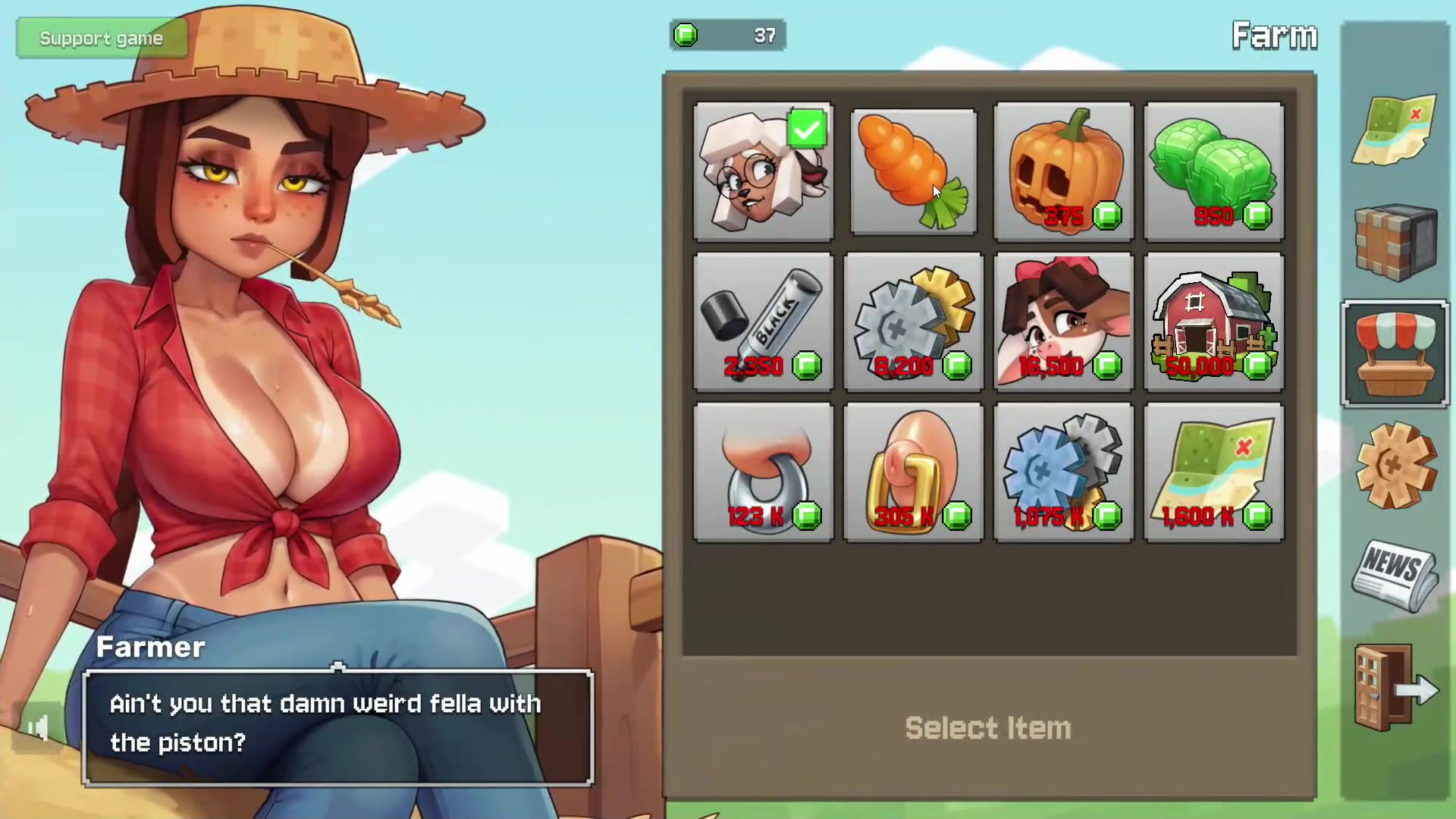Select the black marker item
Image resolution: width=1456 pixels, height=819 pixels.
point(763,322)
